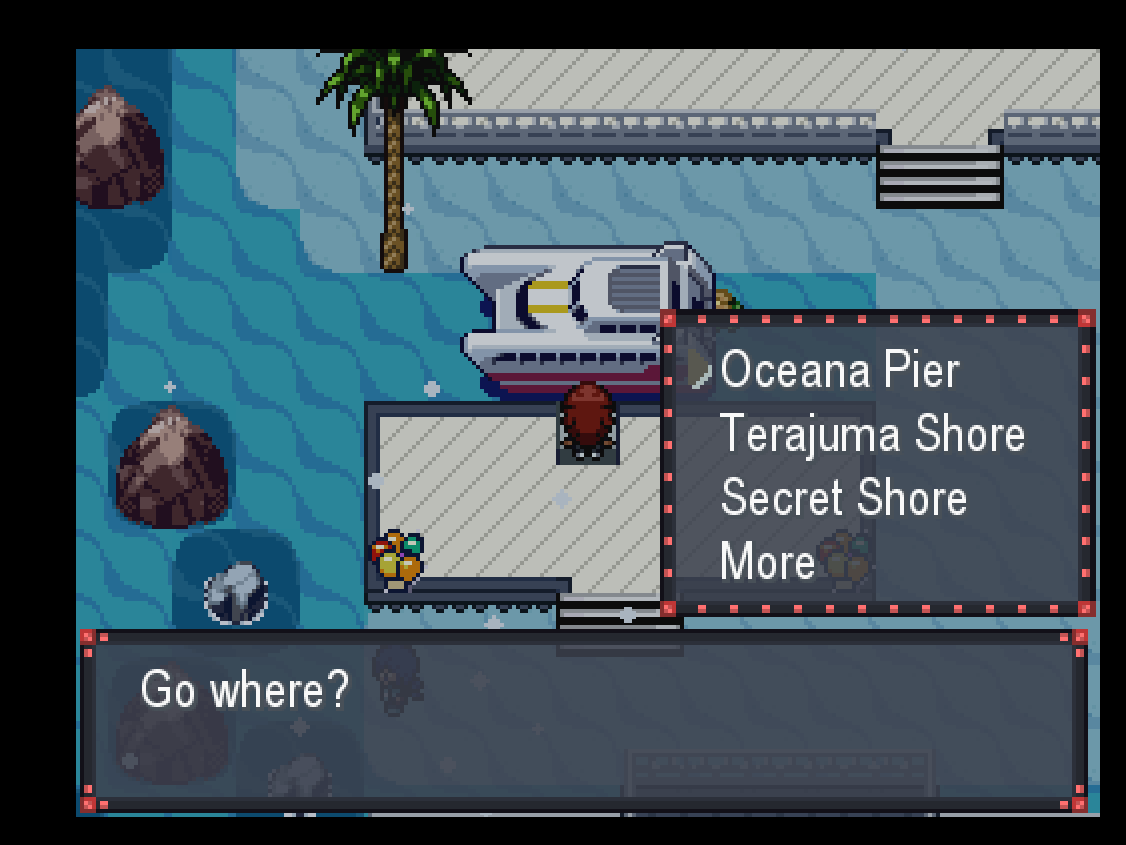Choose Oceana Pier as the destination

pos(839,370)
